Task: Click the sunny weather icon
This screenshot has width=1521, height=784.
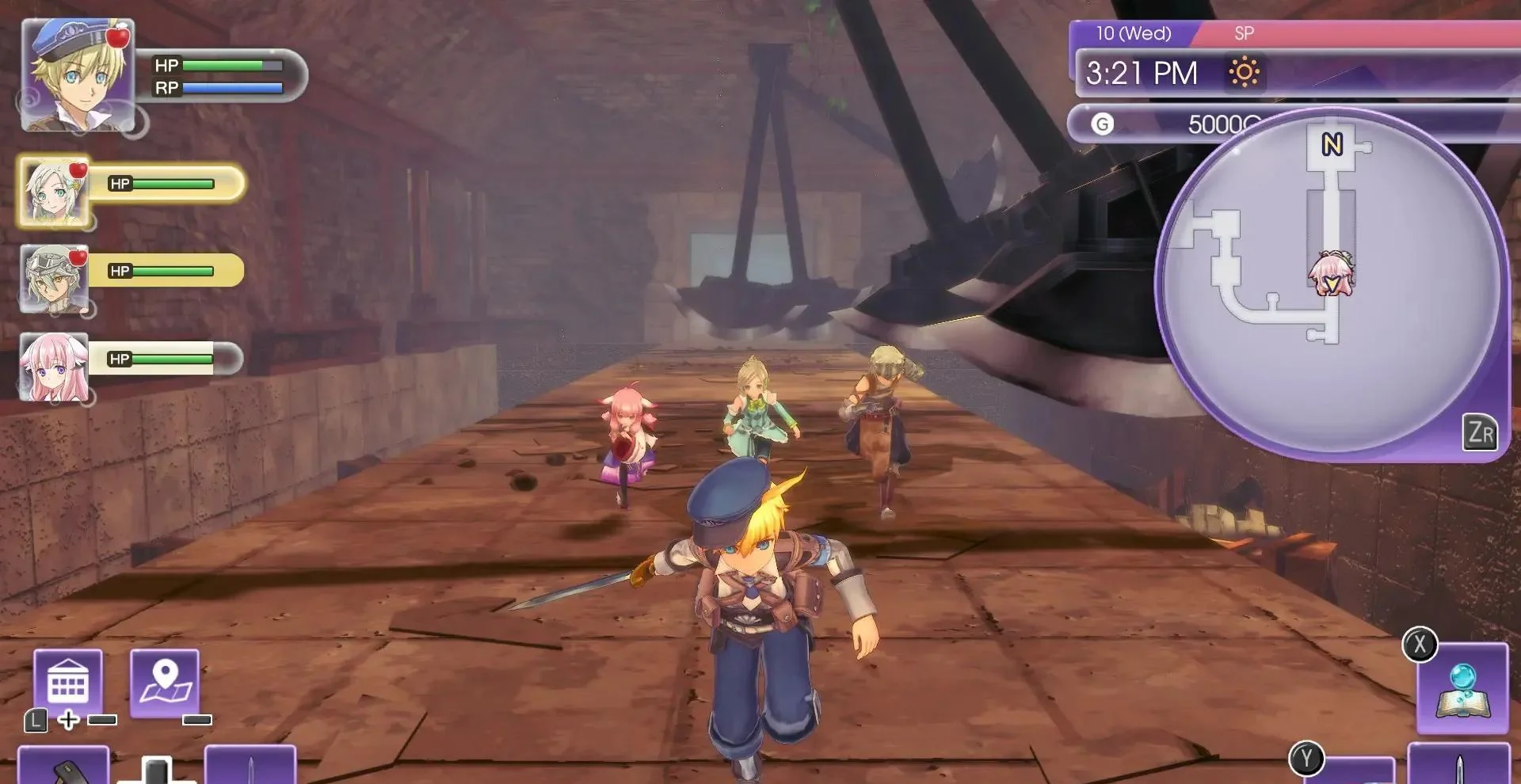Action: click(1244, 73)
